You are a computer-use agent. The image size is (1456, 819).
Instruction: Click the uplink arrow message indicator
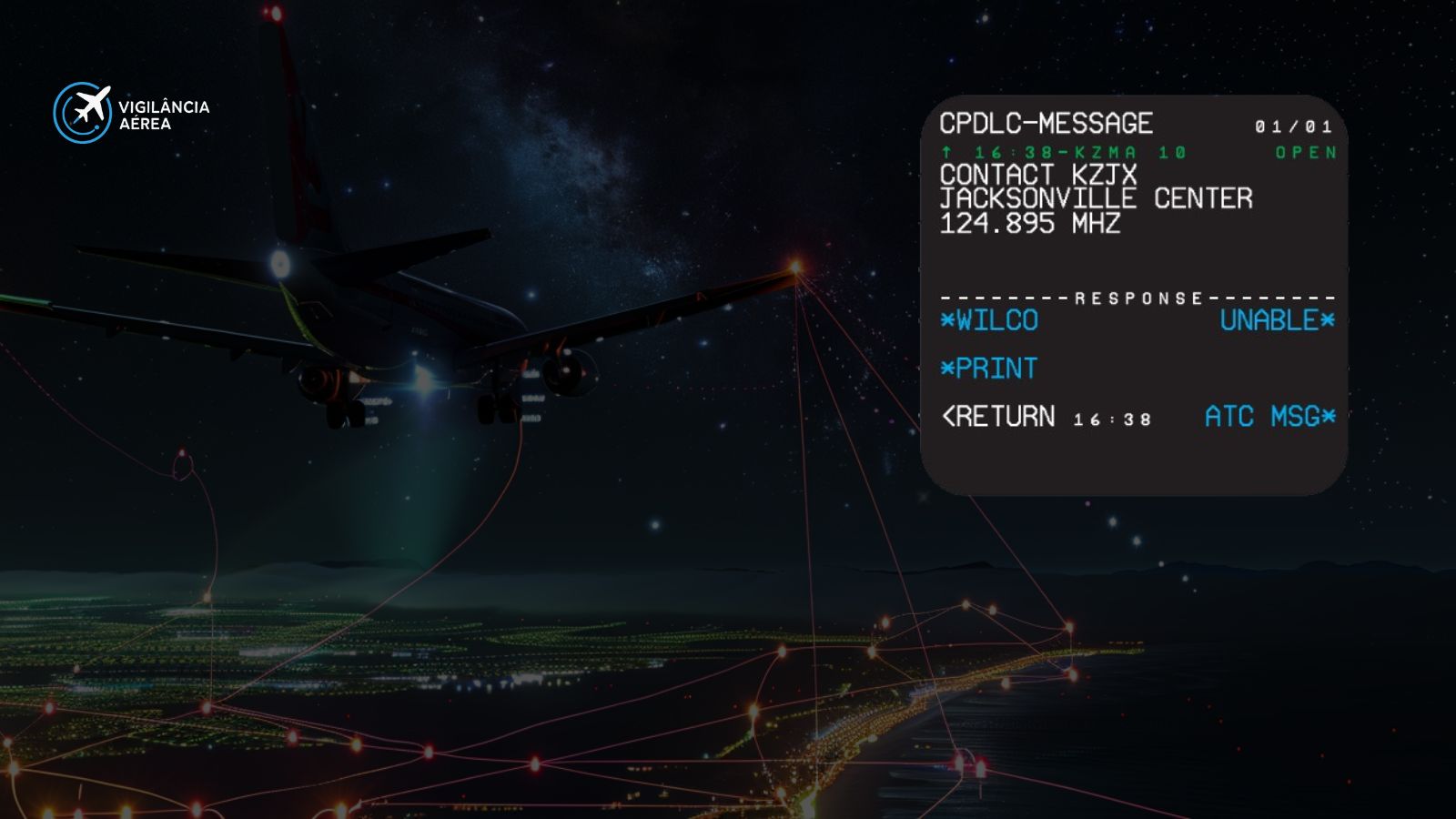[946, 153]
